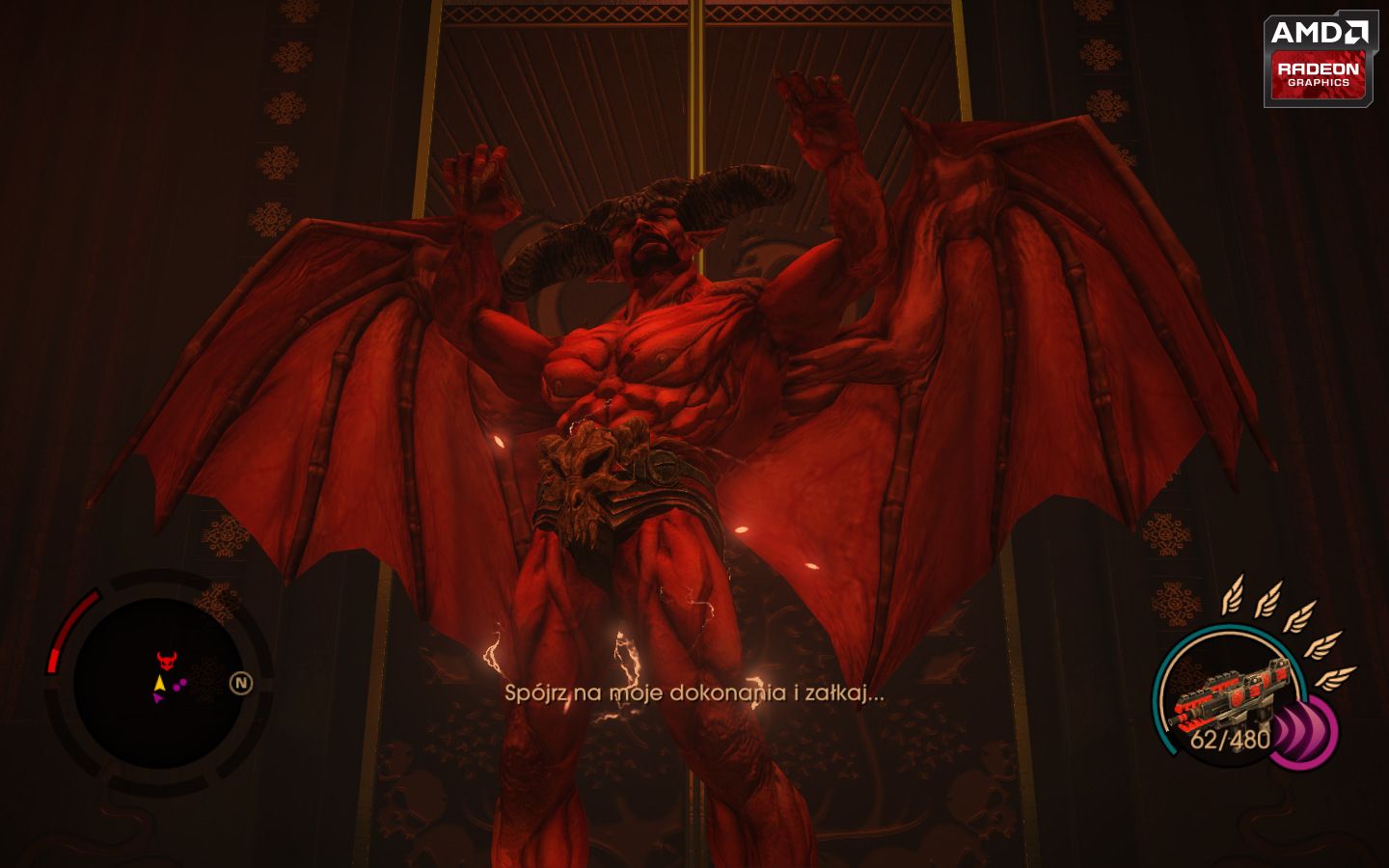
Task: Click a purple marker near player arrow
Action: coord(179,686)
